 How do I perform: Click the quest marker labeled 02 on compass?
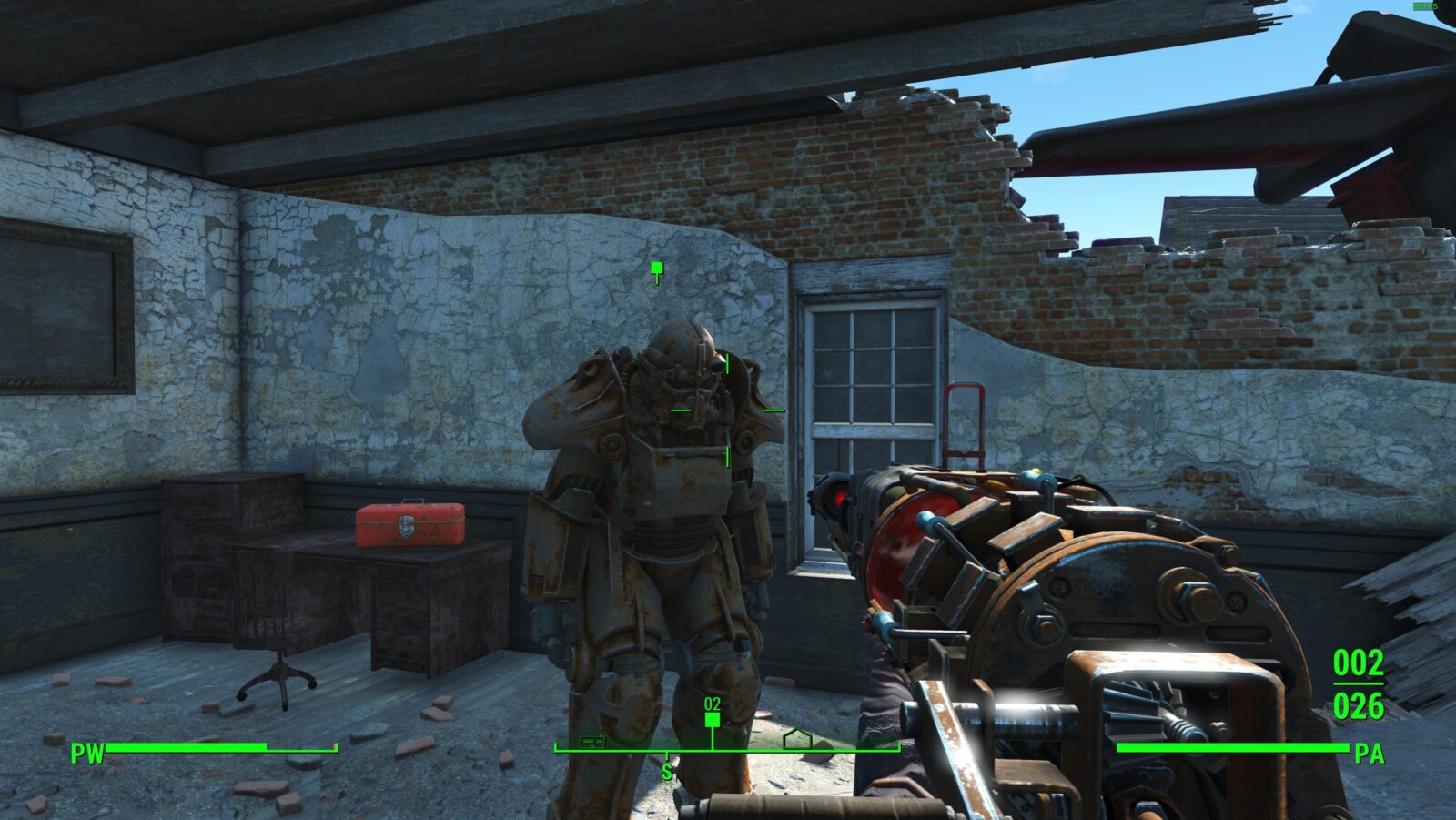tap(713, 719)
